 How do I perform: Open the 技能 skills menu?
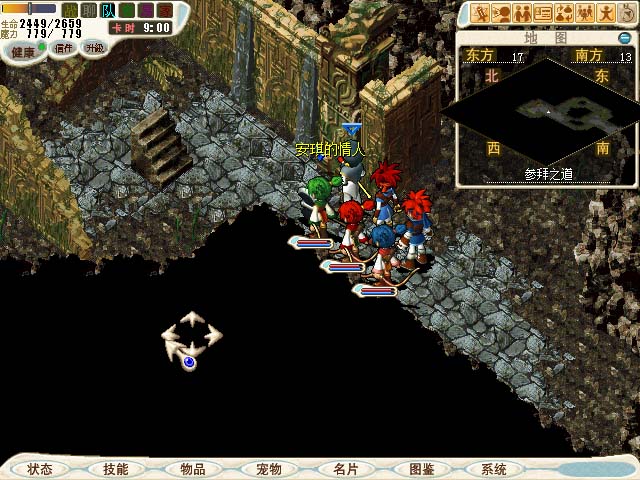click(x=115, y=468)
